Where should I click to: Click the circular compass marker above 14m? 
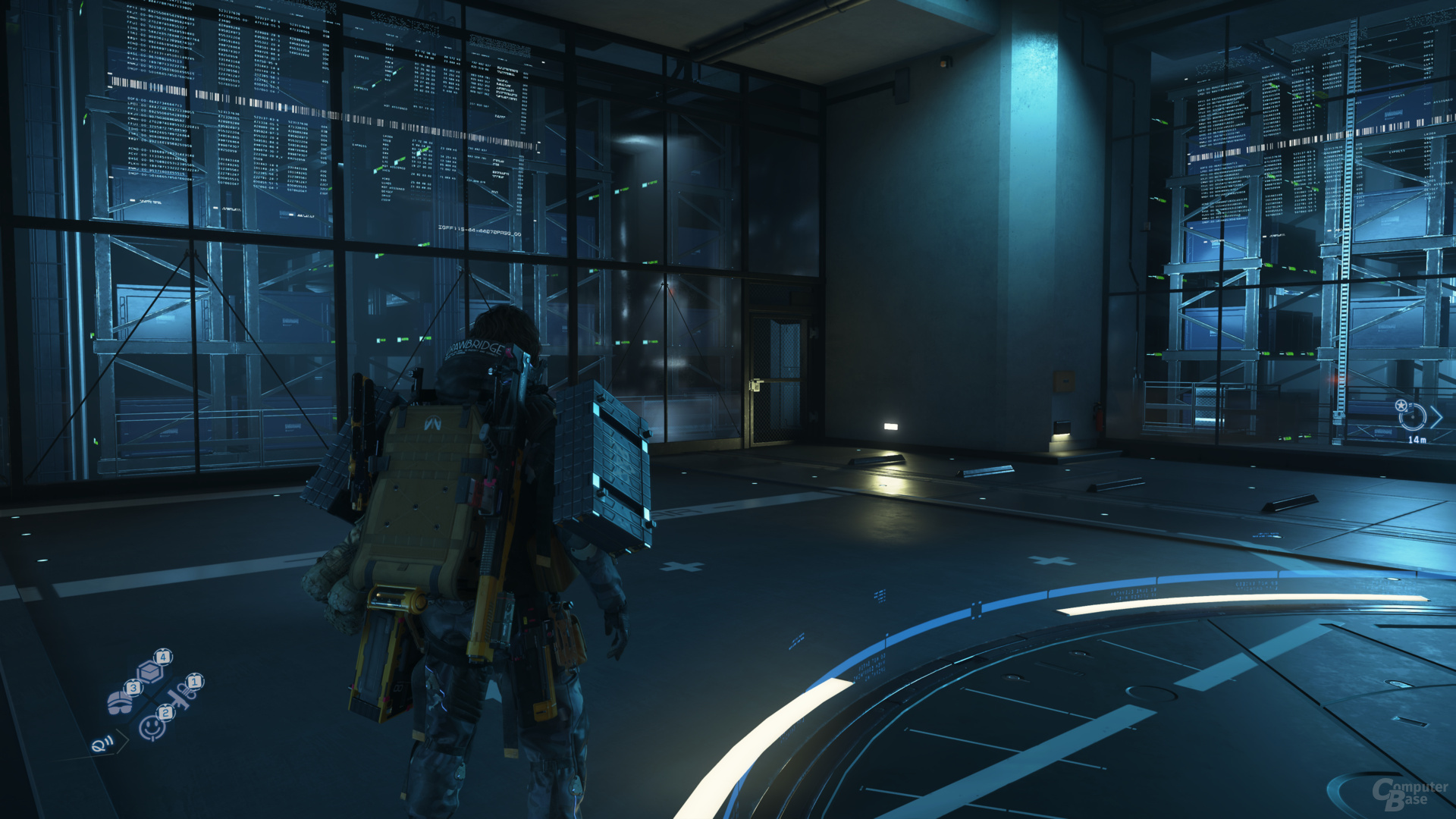[x=1413, y=417]
